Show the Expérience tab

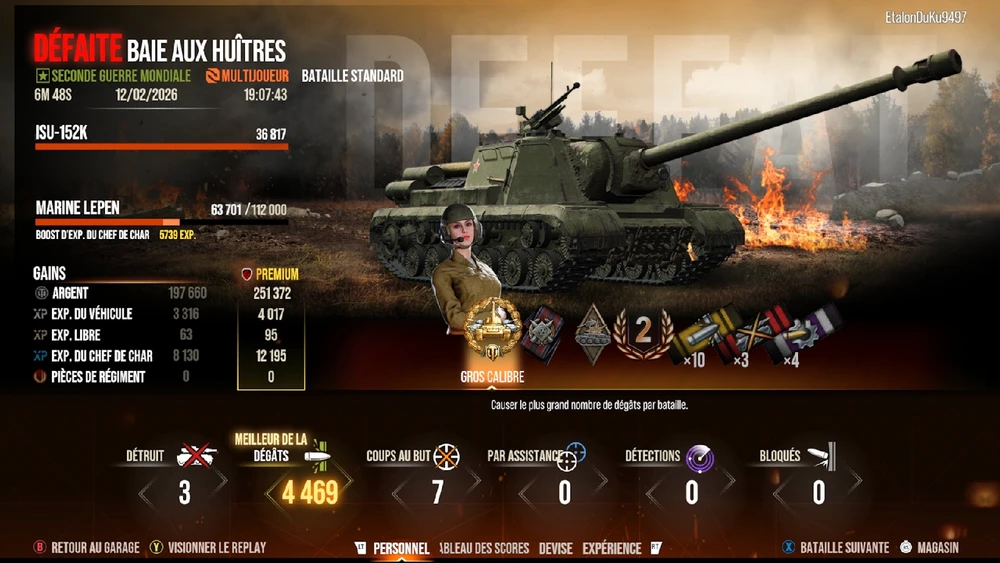coord(611,548)
